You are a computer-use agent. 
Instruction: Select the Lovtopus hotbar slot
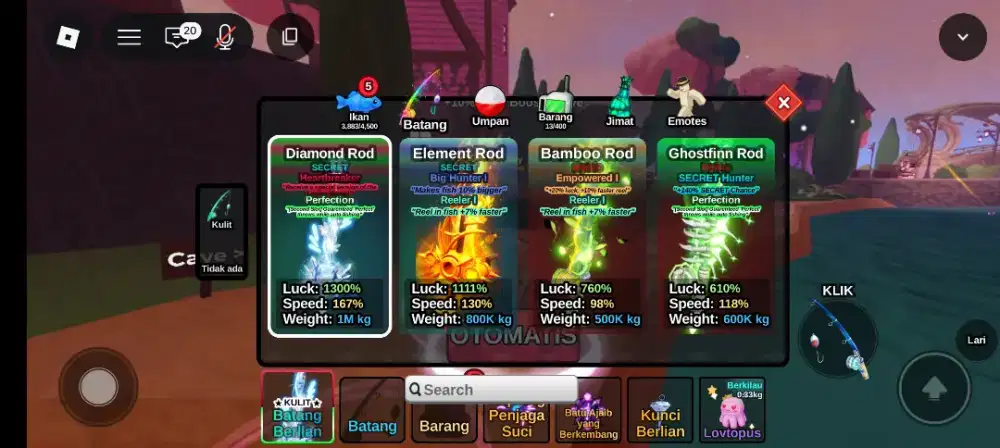tap(731, 410)
